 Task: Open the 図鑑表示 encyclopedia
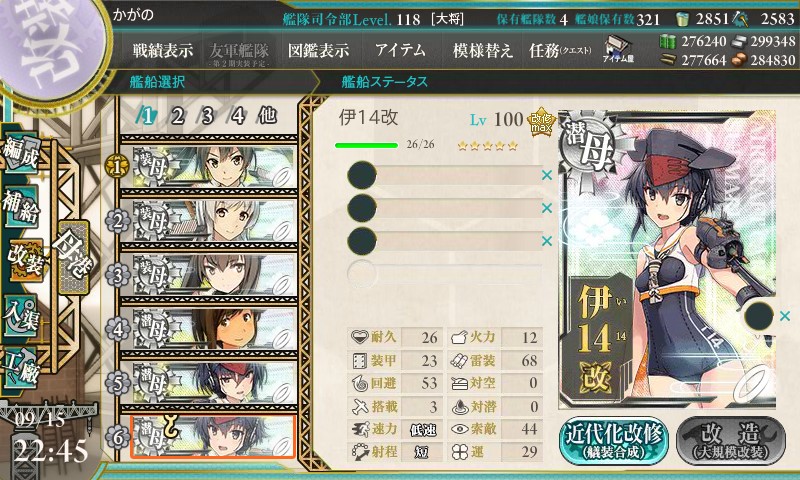point(318,50)
